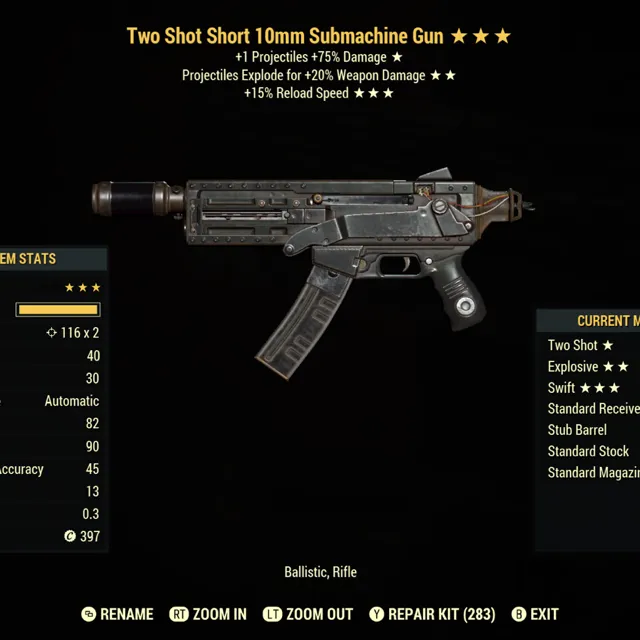Image resolution: width=640 pixels, height=640 pixels.
Task: Select the Standard Stock mod row
Action: (588, 451)
